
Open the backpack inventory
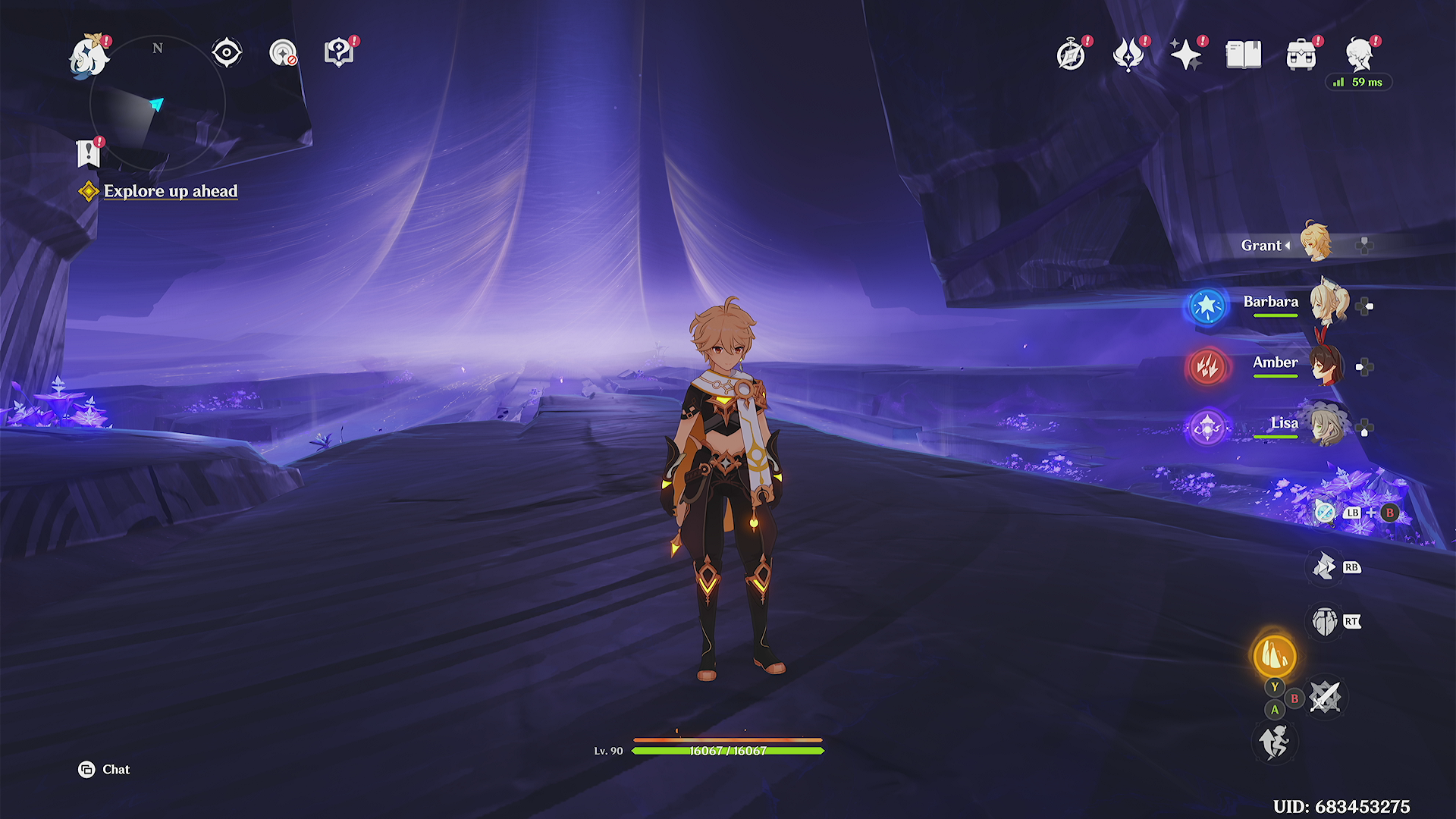1301,55
